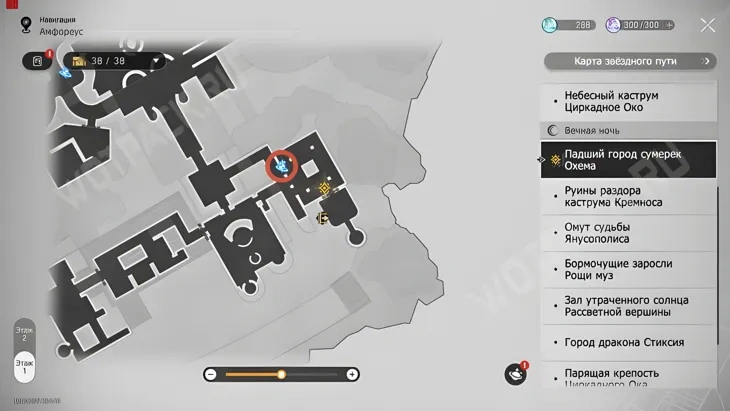Screen dimensions: 730x411
Task: Click the golden marker on the map
Action: pyautogui.click(x=325, y=187)
